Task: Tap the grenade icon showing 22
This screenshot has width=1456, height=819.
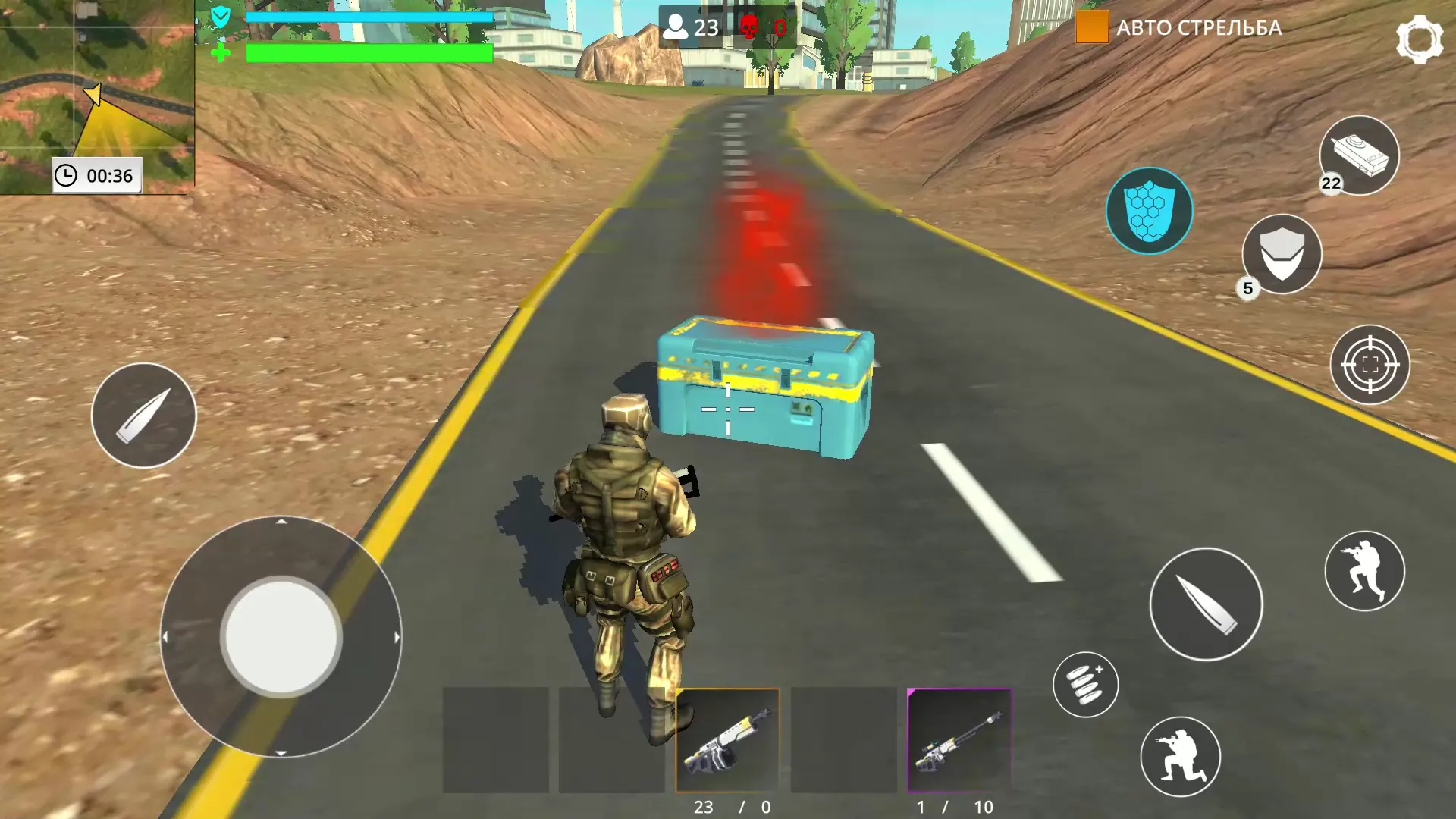Action: click(1361, 155)
